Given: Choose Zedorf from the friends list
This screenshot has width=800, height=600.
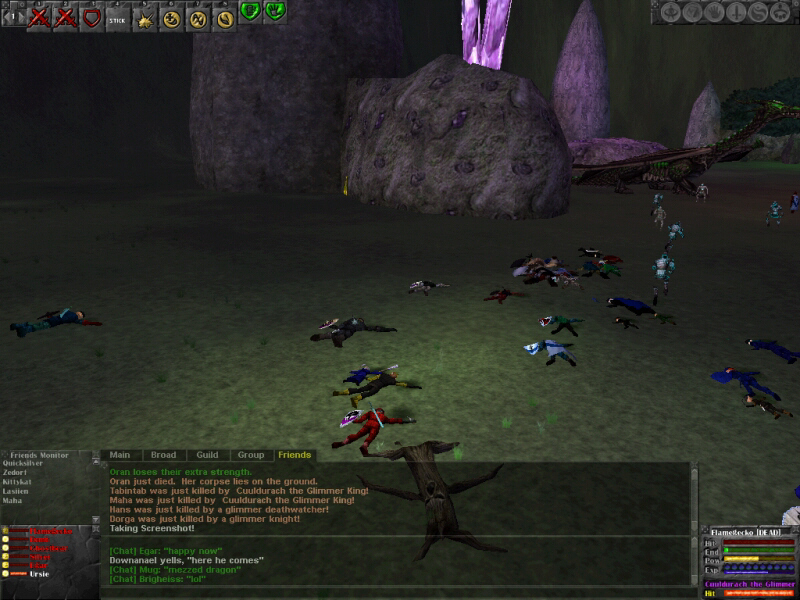Looking at the screenshot, I should tap(15, 472).
